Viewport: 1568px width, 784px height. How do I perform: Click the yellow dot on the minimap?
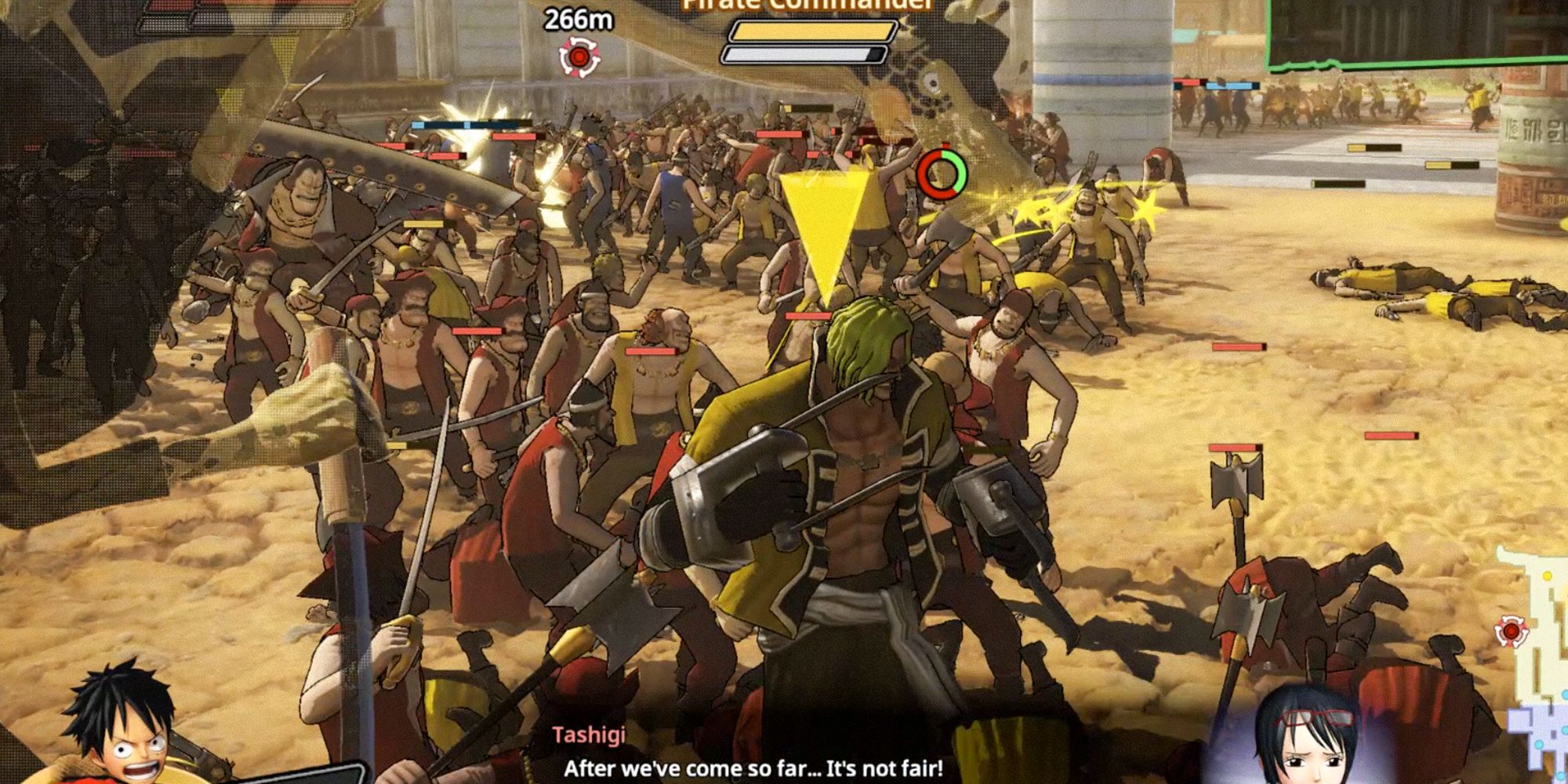(x=1548, y=575)
